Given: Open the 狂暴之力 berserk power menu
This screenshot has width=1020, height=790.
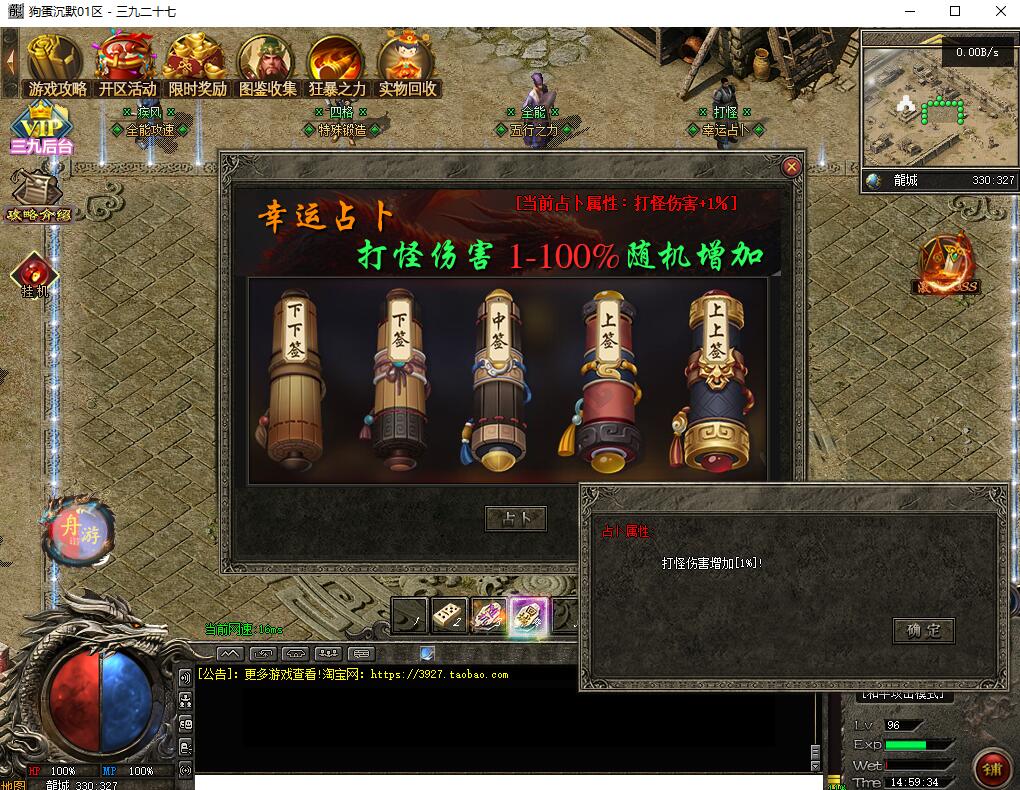Looking at the screenshot, I should click(337, 65).
